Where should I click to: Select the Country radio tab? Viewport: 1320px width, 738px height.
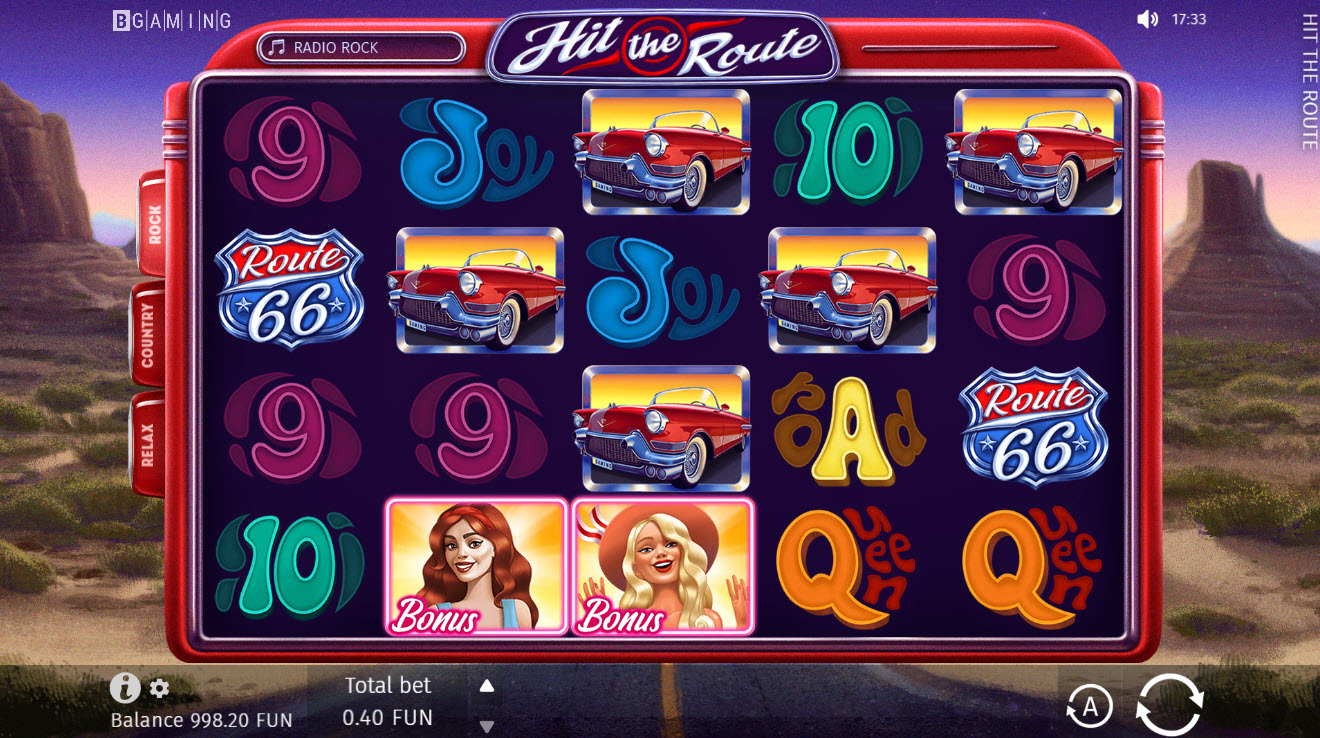(x=148, y=335)
